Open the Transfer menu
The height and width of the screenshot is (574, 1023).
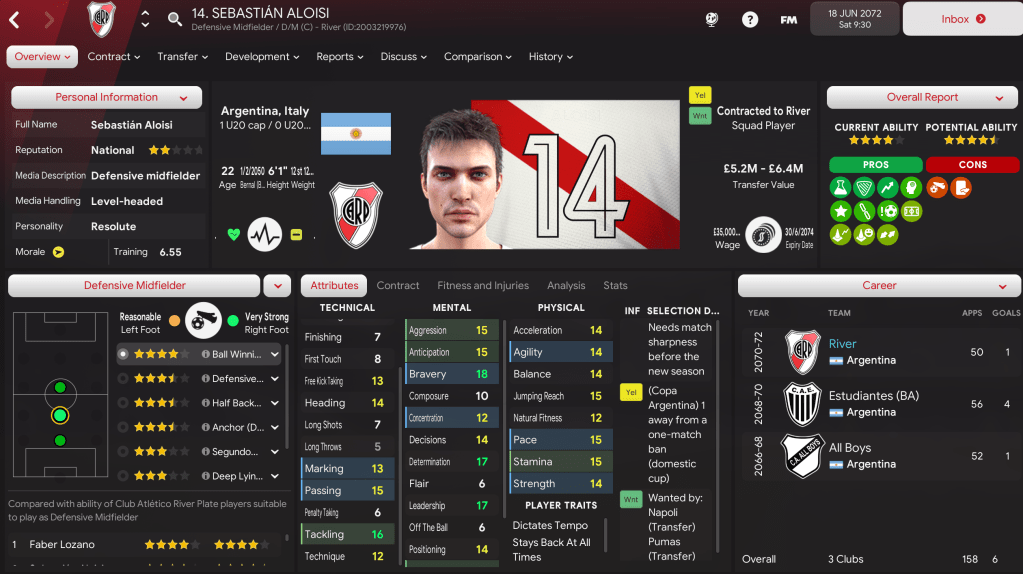[183, 57]
